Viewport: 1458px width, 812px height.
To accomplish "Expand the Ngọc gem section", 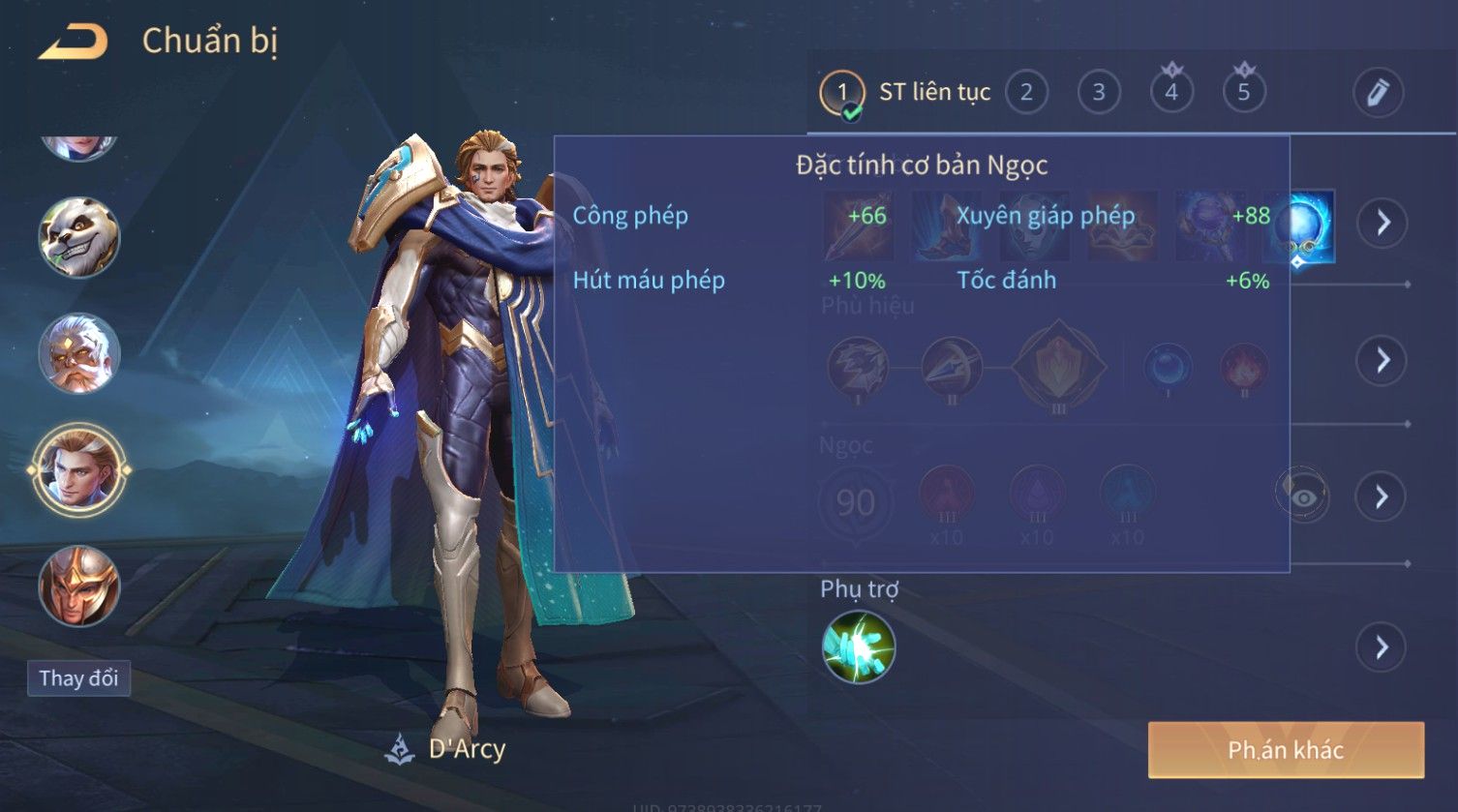I will click(x=1382, y=497).
